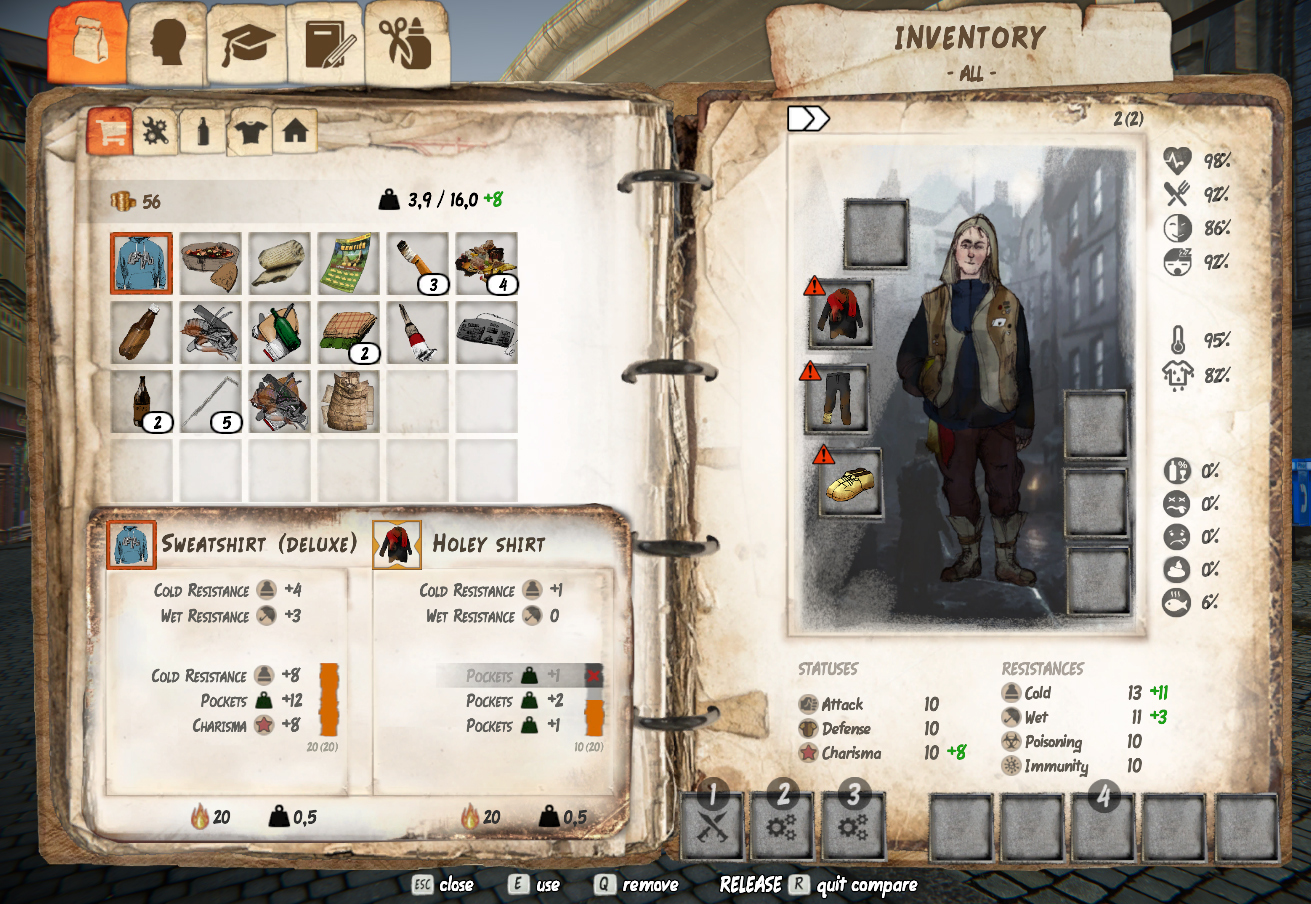Switch to the graduation cap skills tab
1311x904 pixels.
(247, 45)
